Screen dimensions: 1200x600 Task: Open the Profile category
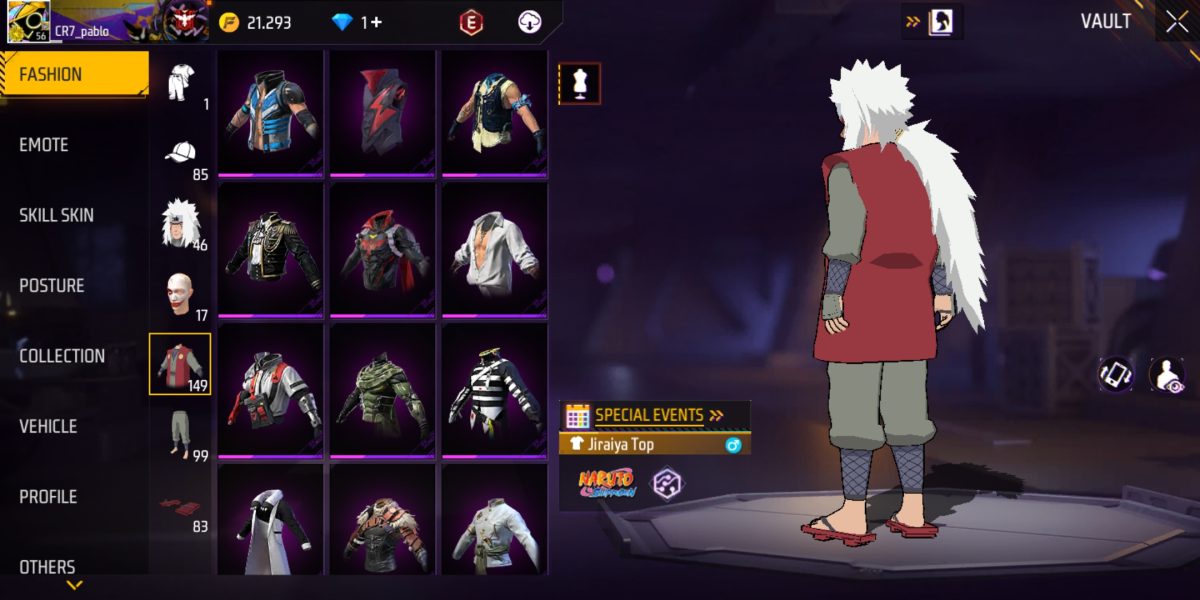point(48,496)
